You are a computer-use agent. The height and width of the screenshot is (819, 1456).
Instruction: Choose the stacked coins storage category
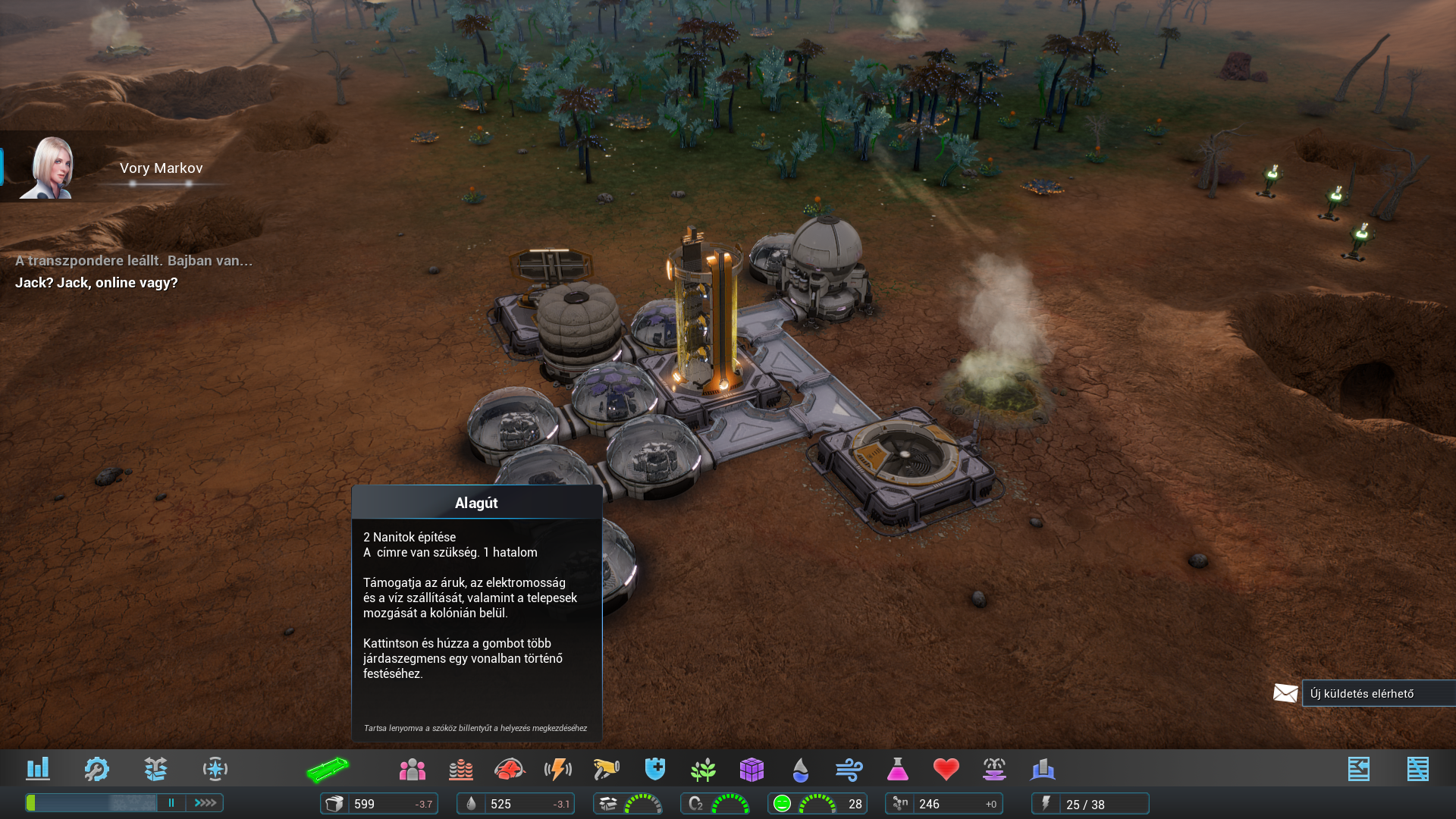pos(461,770)
